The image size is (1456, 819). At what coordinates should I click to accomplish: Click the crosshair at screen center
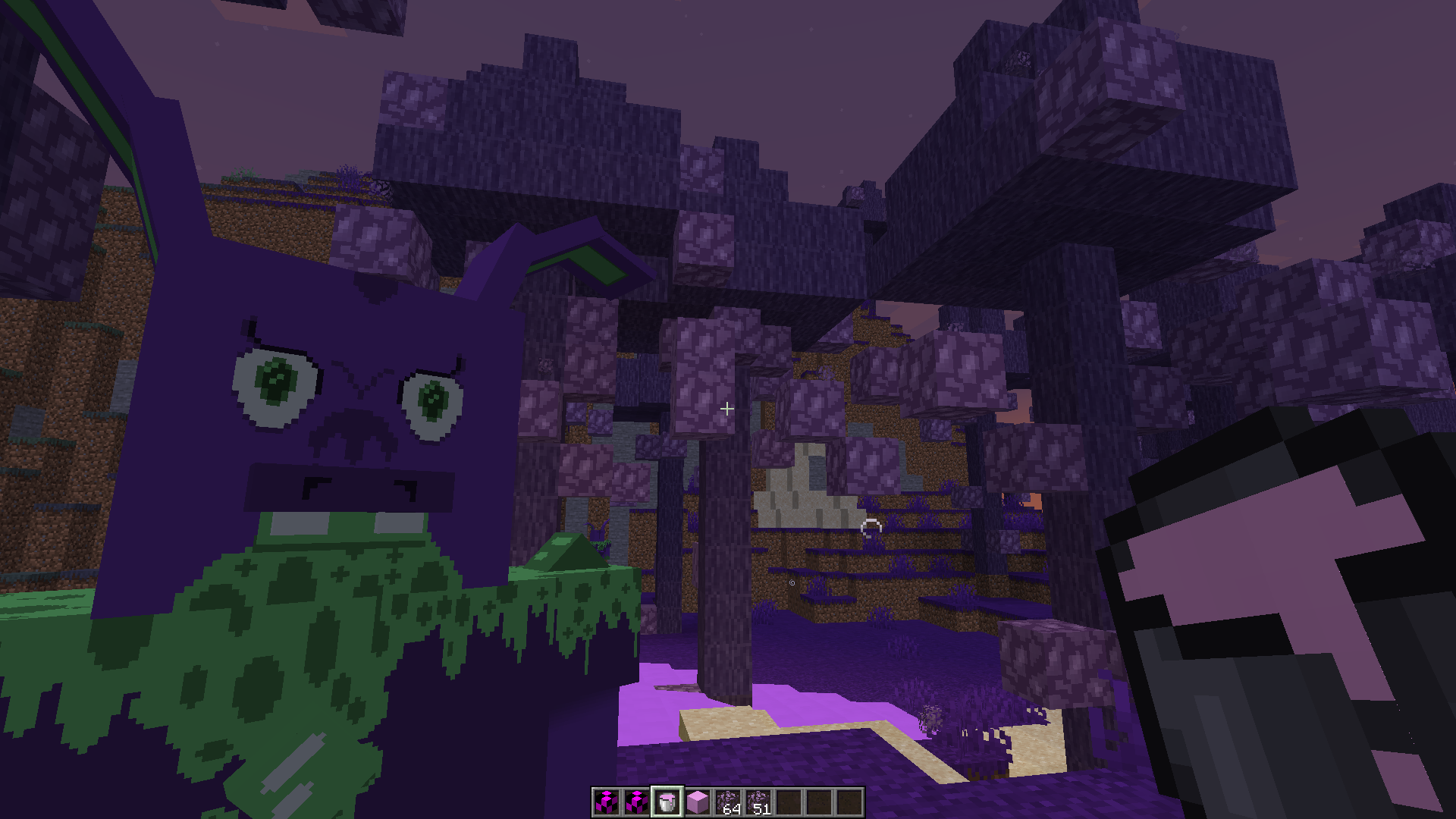coord(727,409)
